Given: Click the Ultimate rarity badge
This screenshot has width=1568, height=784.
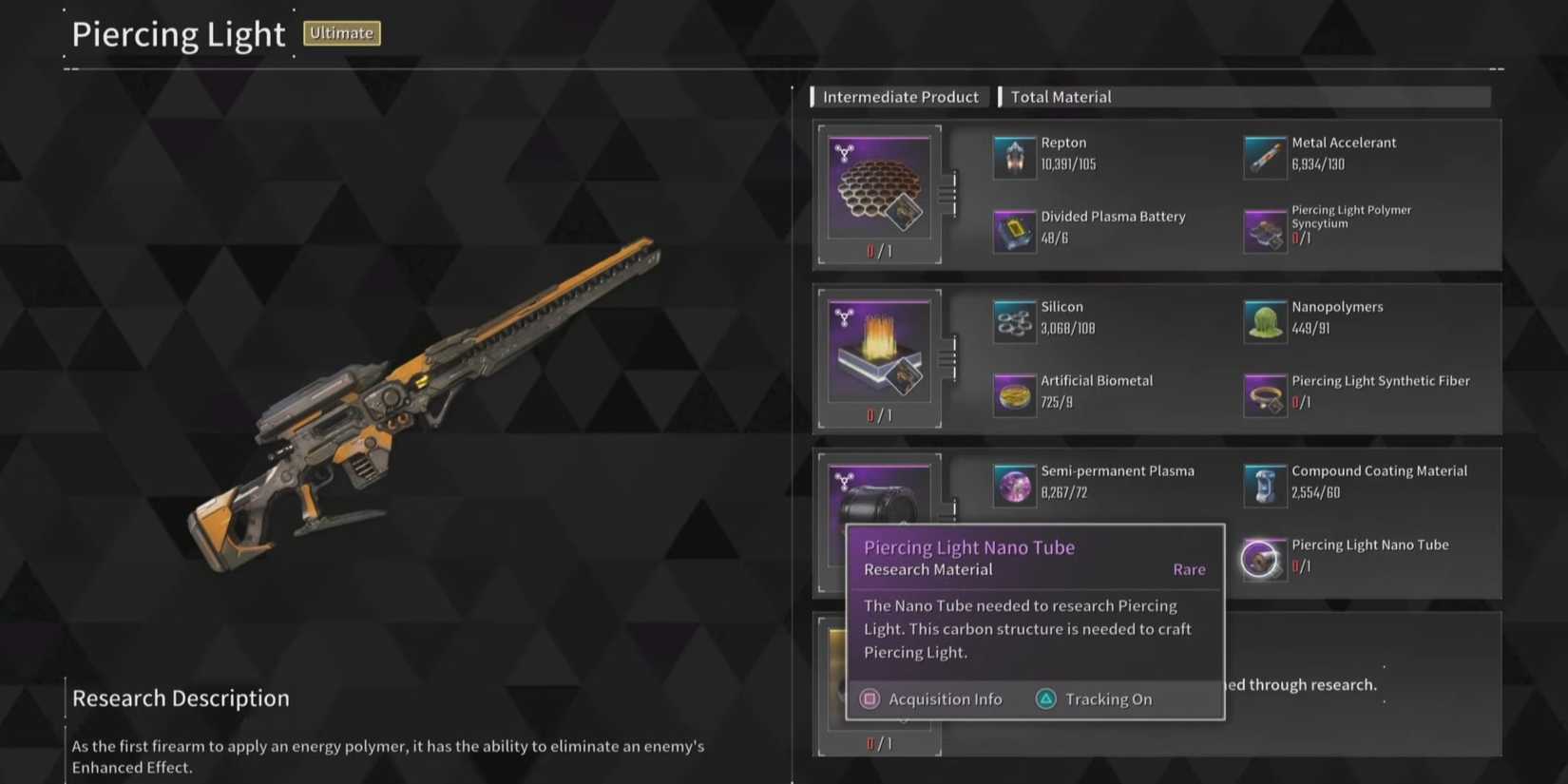Looking at the screenshot, I should coord(341,32).
